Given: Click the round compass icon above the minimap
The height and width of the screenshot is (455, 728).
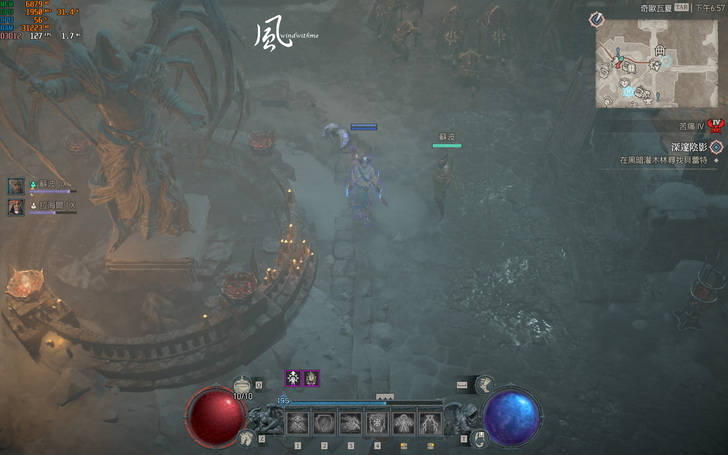Looking at the screenshot, I should pos(596,19).
